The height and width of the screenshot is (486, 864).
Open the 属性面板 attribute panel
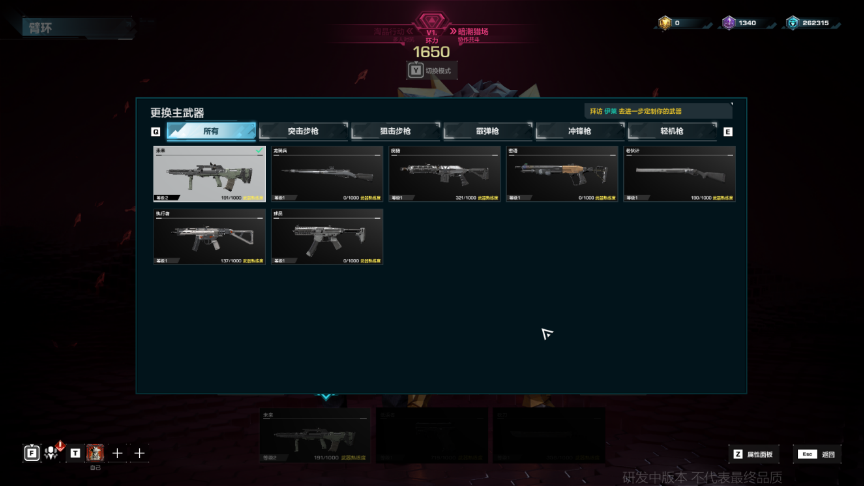(754, 454)
